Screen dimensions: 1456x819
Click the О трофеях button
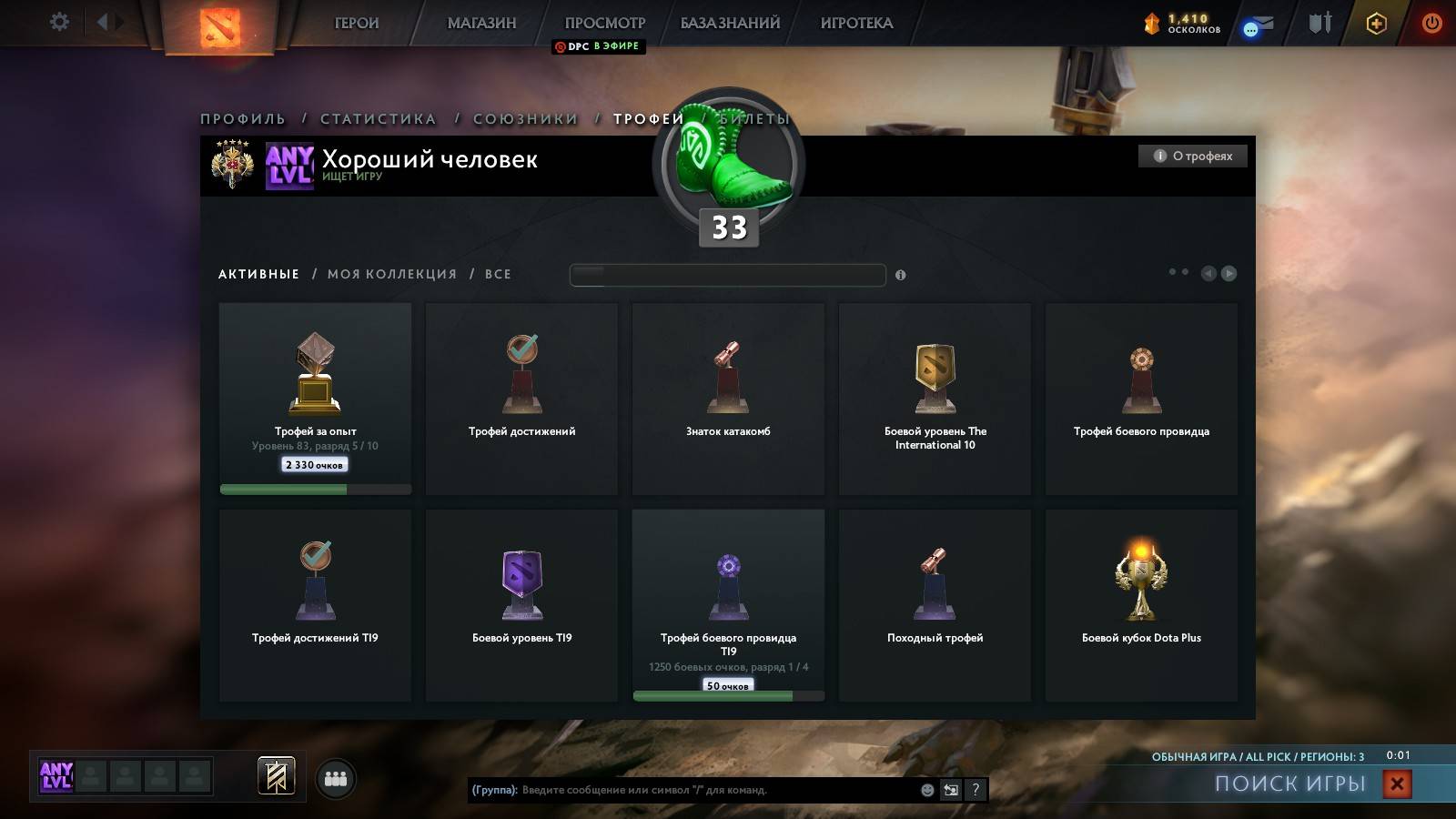click(1192, 155)
